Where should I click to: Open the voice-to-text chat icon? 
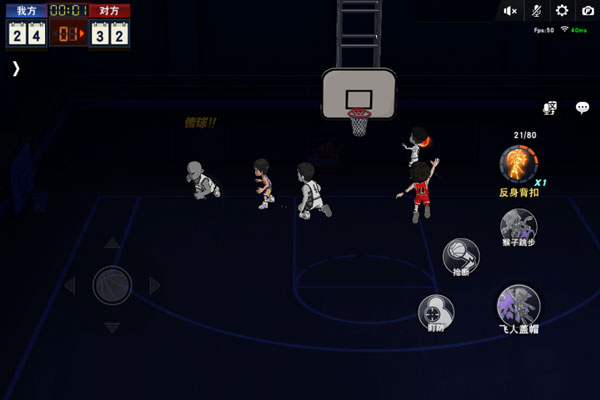[x=549, y=108]
